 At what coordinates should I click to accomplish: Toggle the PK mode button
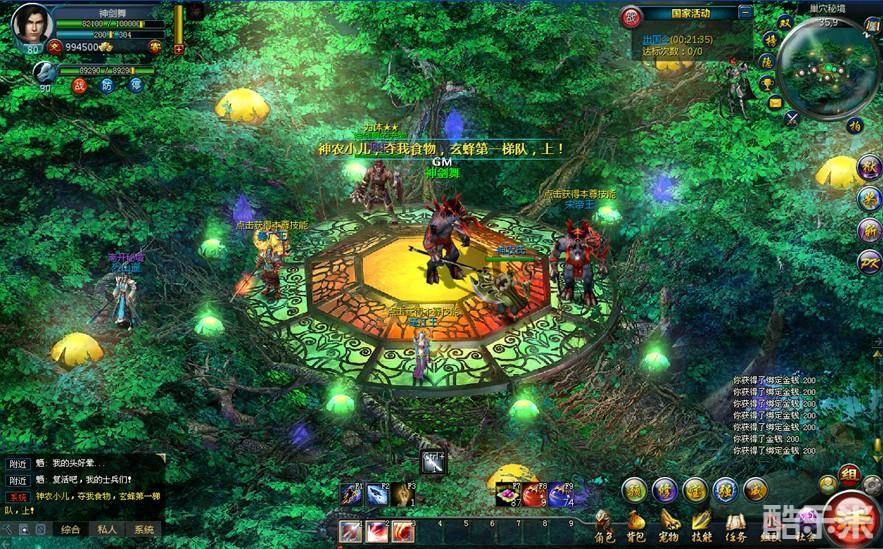(x=630, y=15)
